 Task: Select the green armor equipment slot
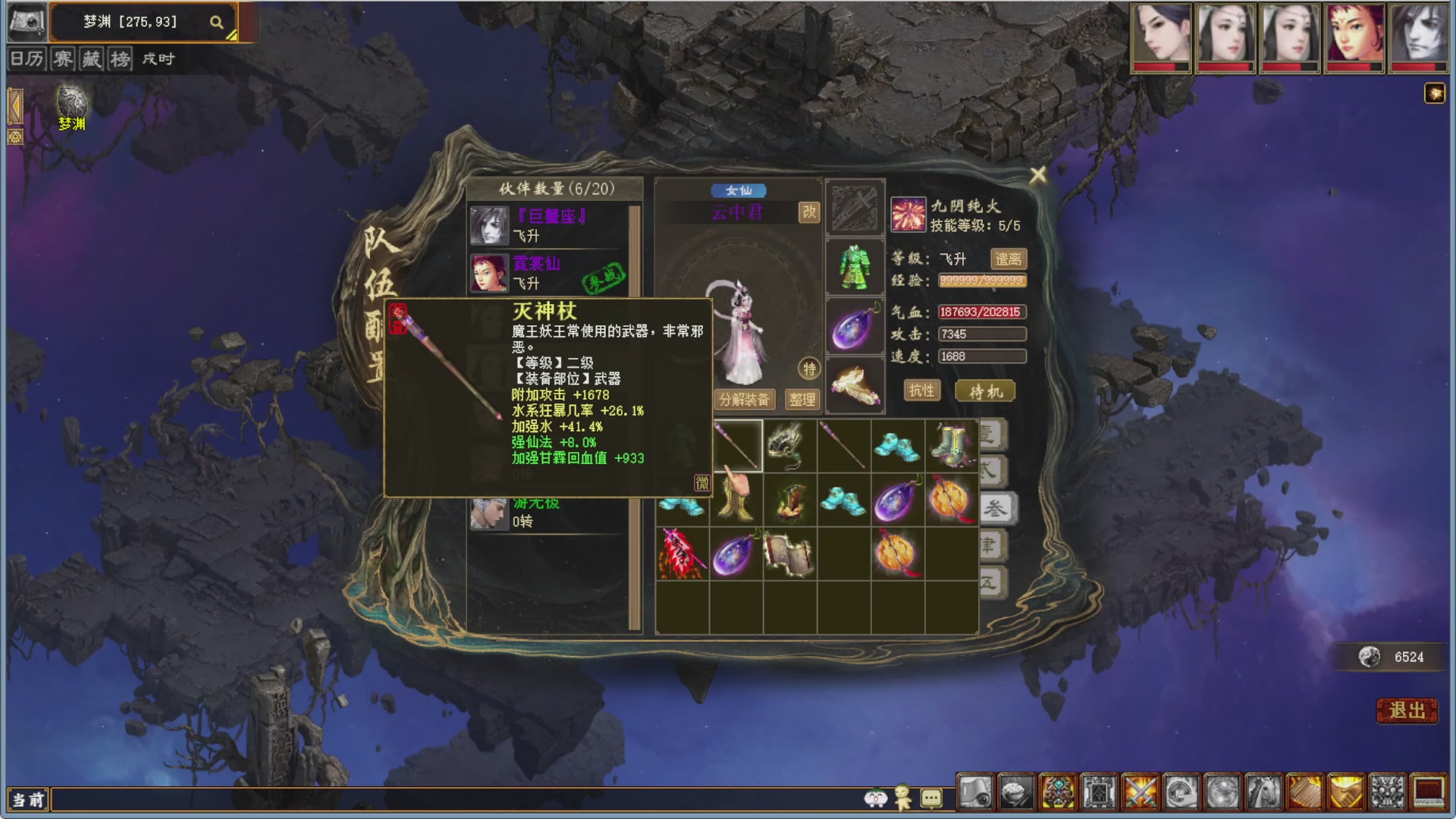(855, 267)
